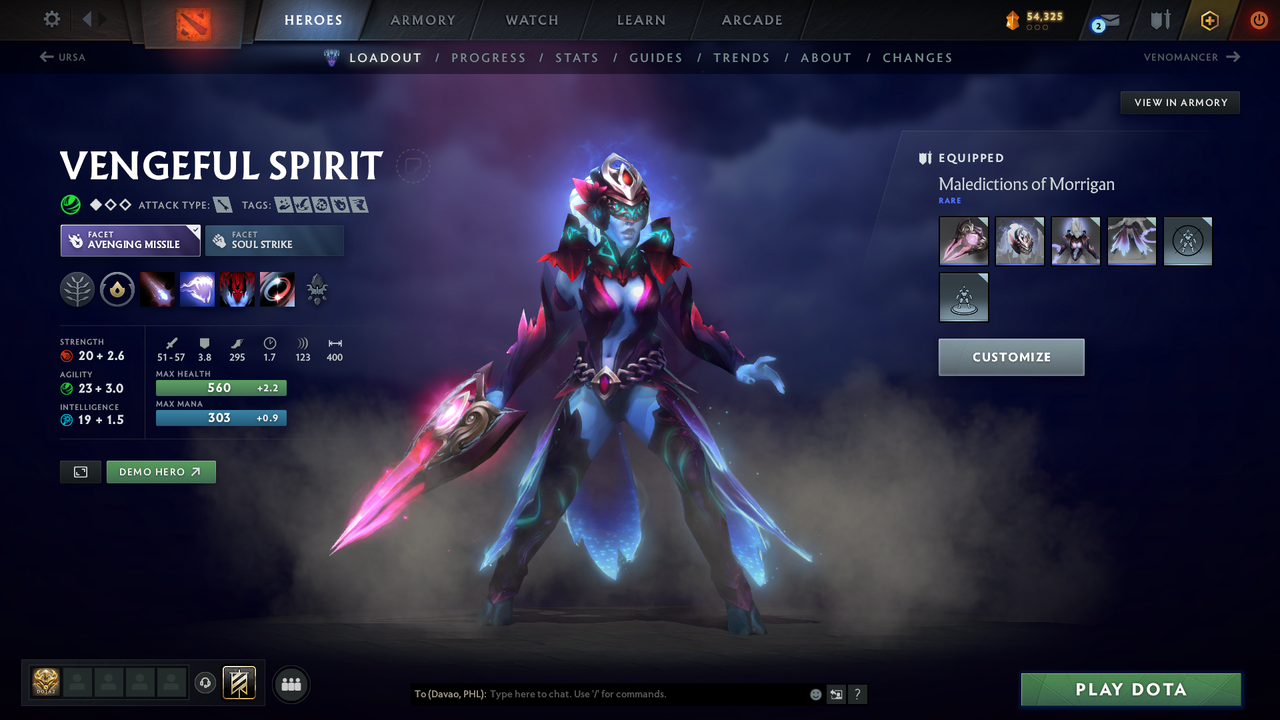1280x720 pixels.
Task: Open the ARCADE menu tab
Action: (751, 19)
